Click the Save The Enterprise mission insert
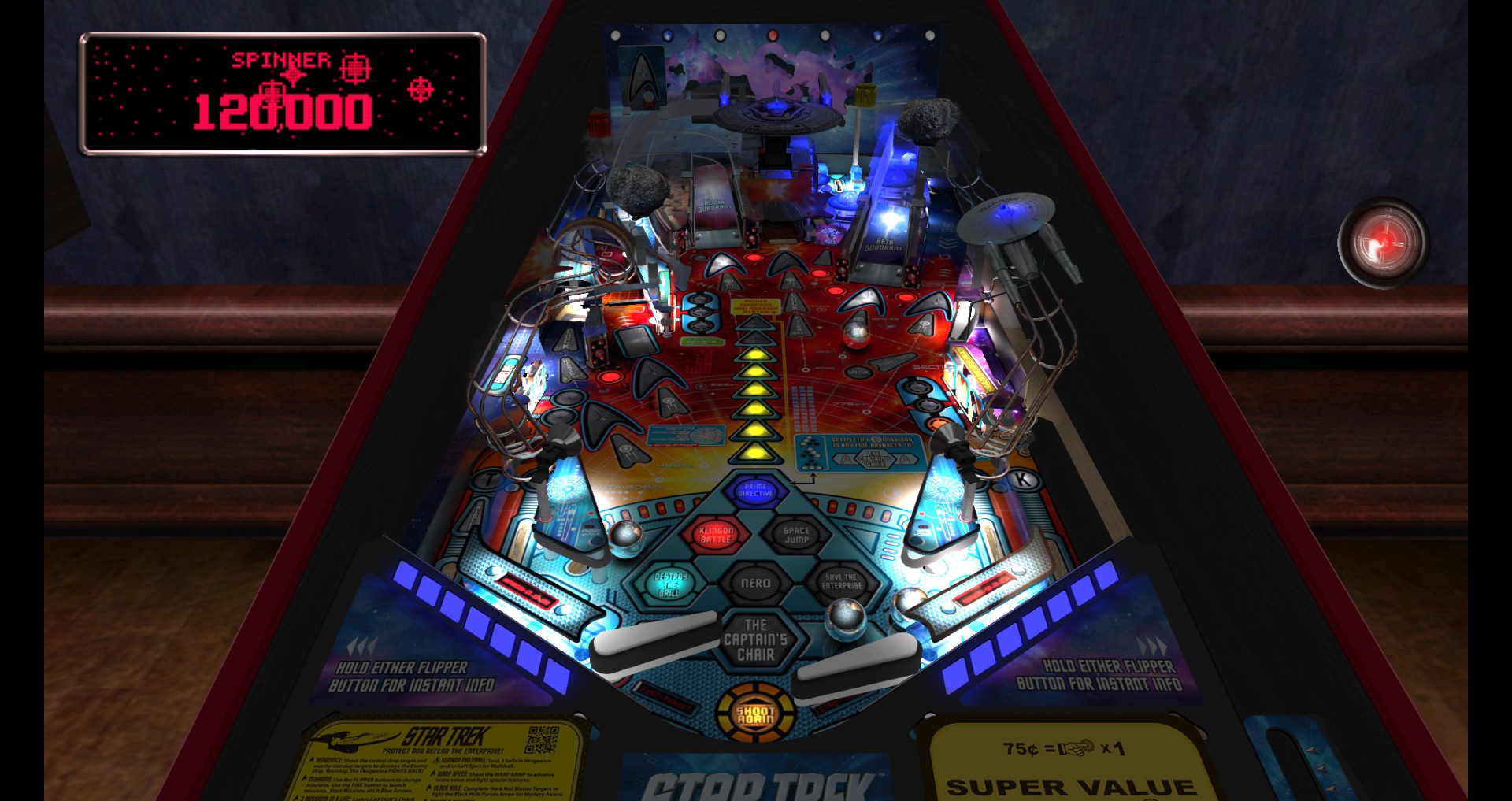Screen dimensions: 1512x801 pos(843,583)
